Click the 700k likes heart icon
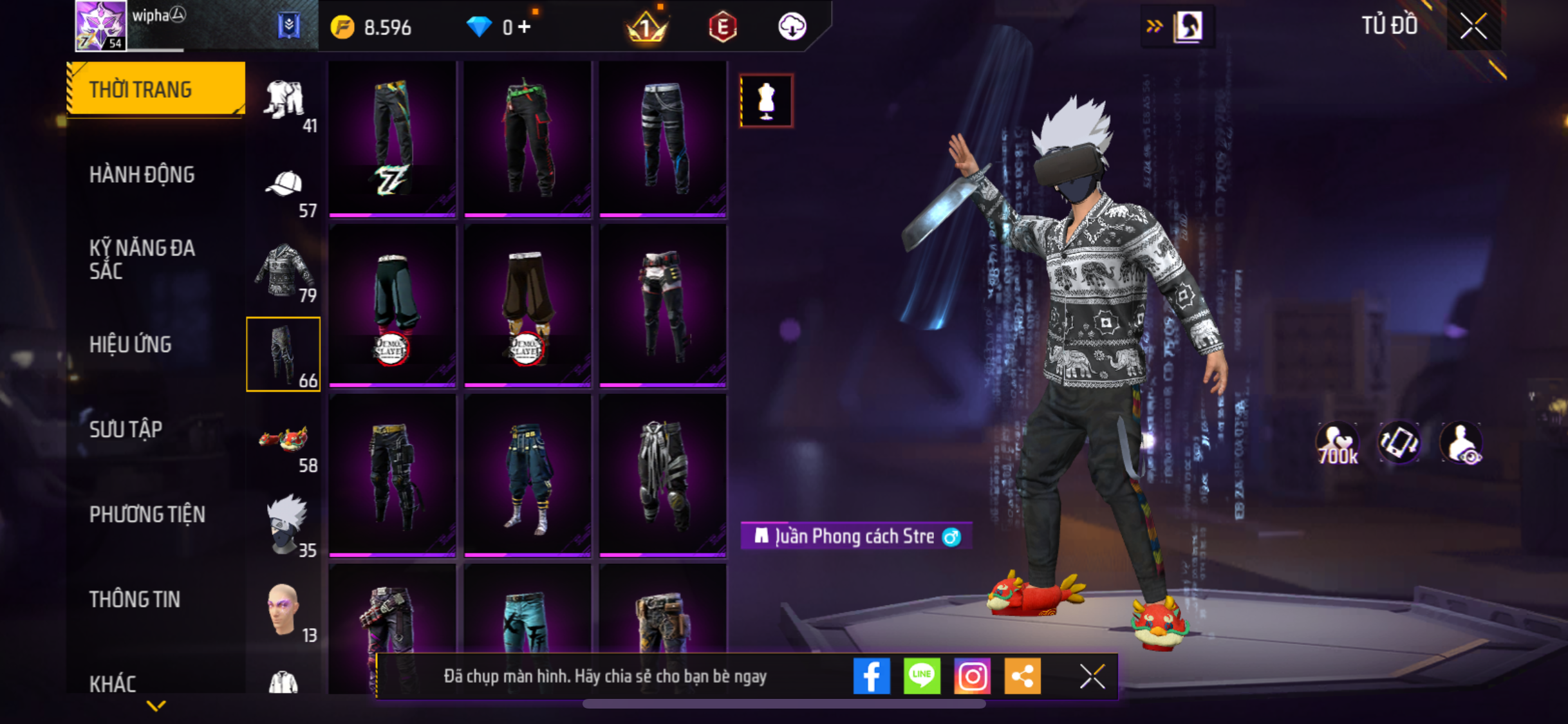This screenshot has height=724, width=1568. click(1337, 443)
